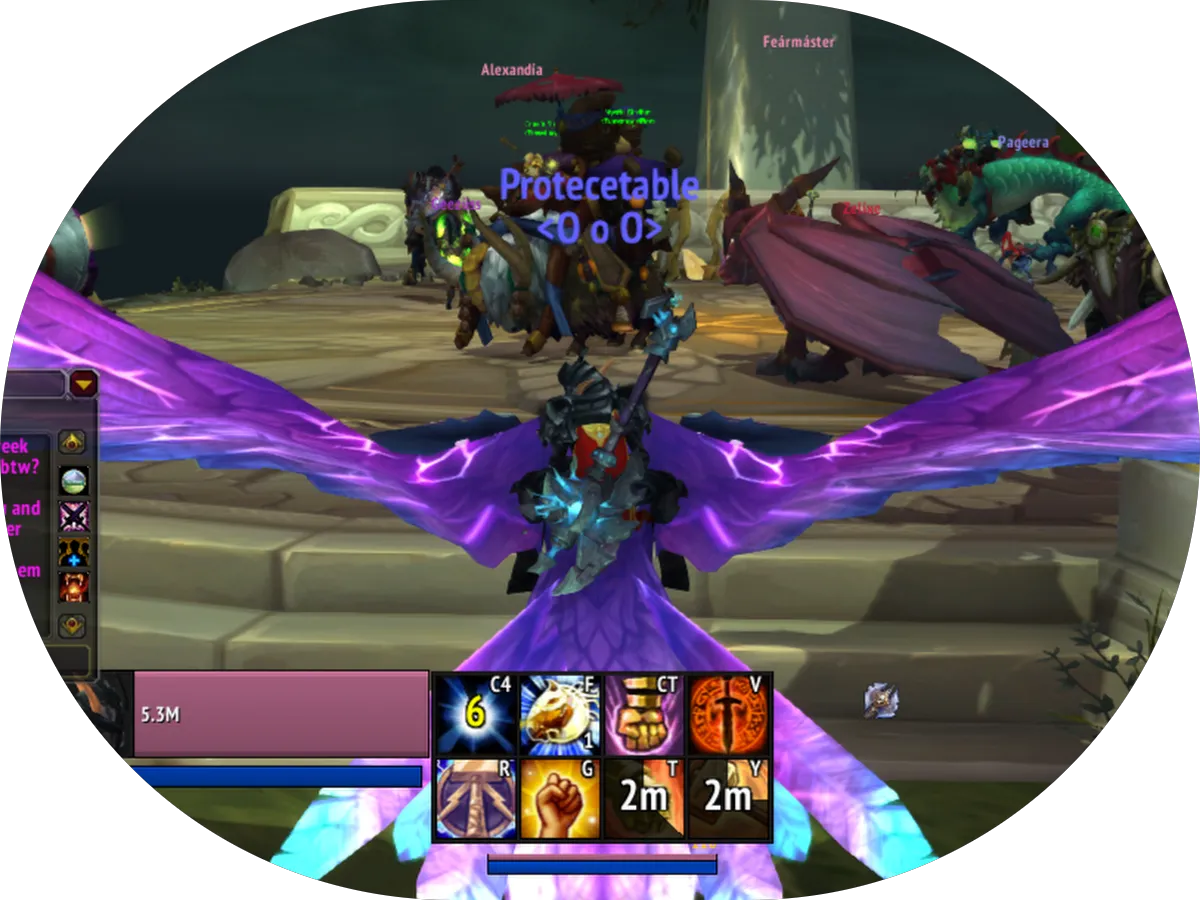
Task: Open the crossed swords shortcut icon
Action: pos(73,517)
